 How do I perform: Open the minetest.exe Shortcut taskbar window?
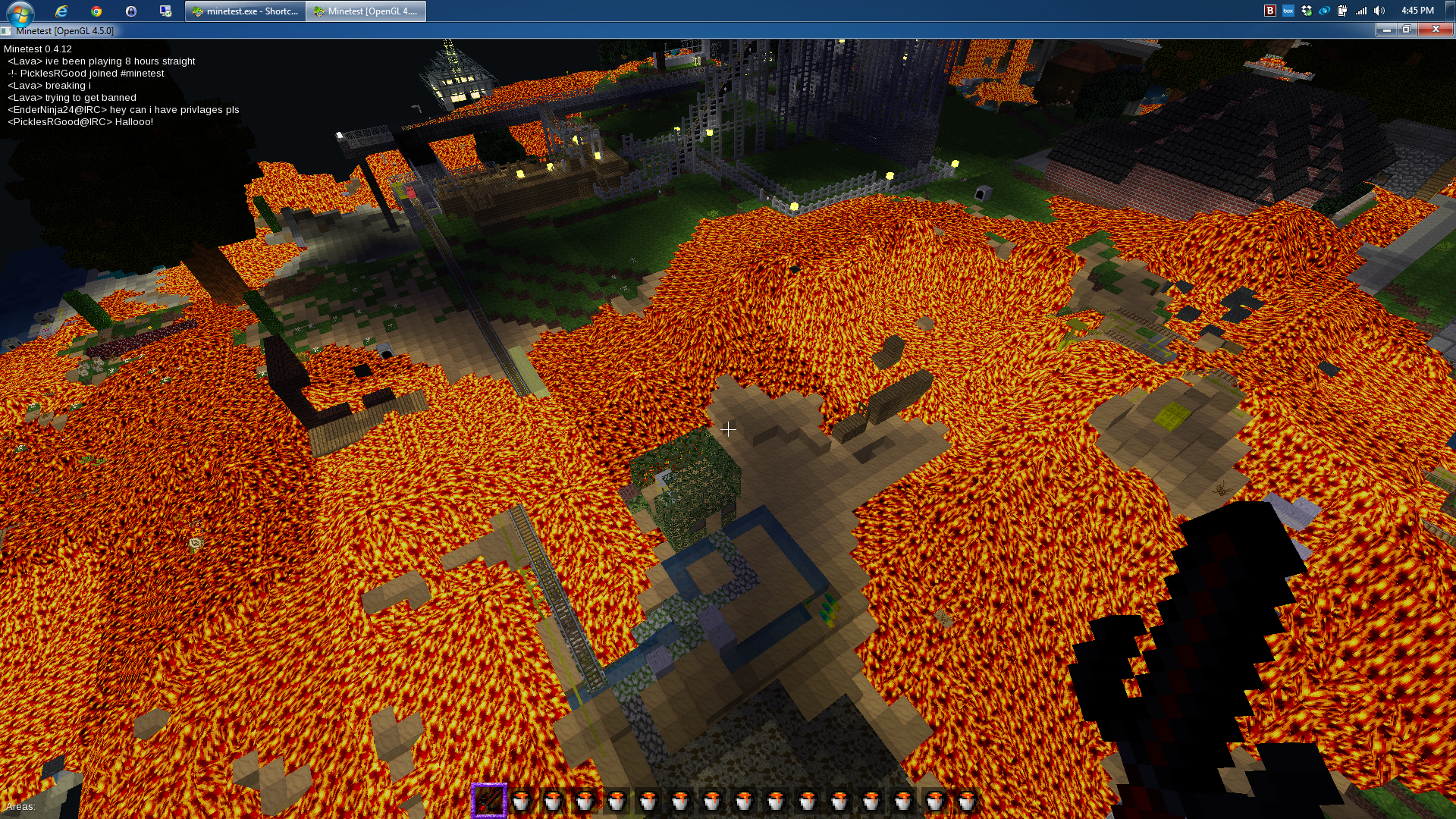coord(245,11)
